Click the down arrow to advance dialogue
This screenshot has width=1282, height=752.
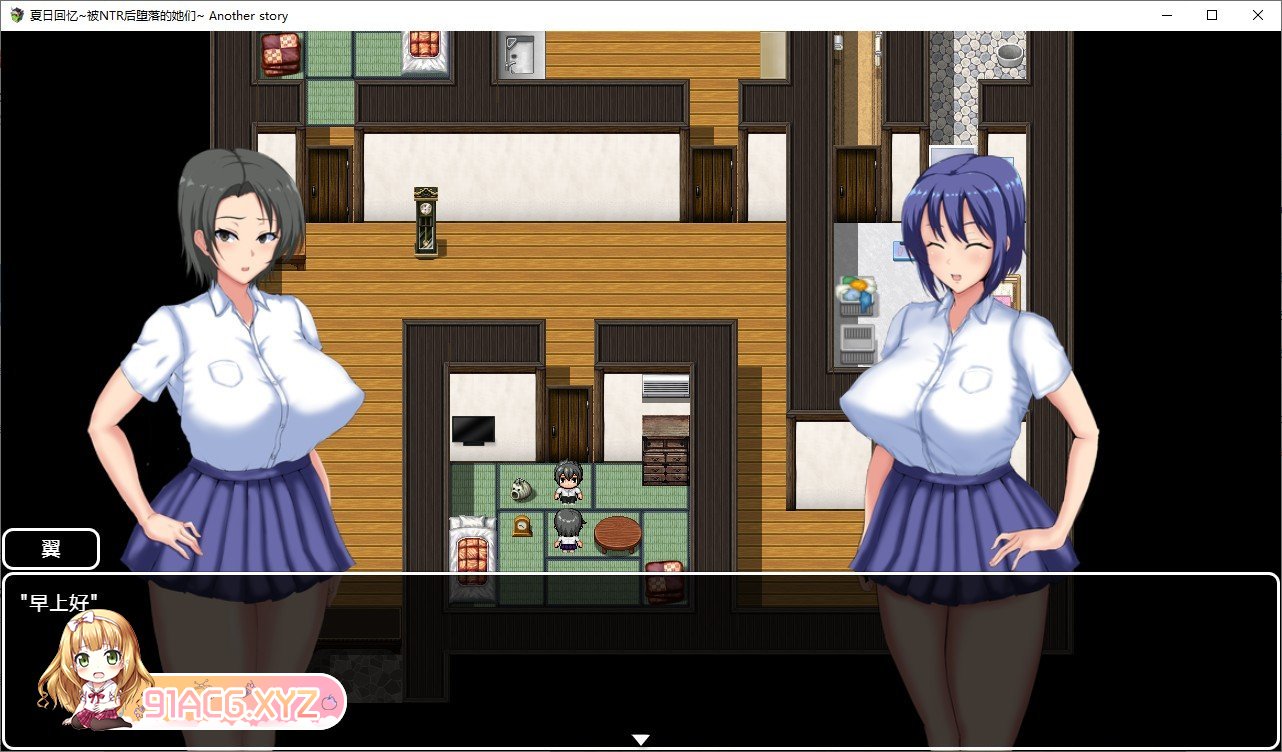click(x=640, y=738)
